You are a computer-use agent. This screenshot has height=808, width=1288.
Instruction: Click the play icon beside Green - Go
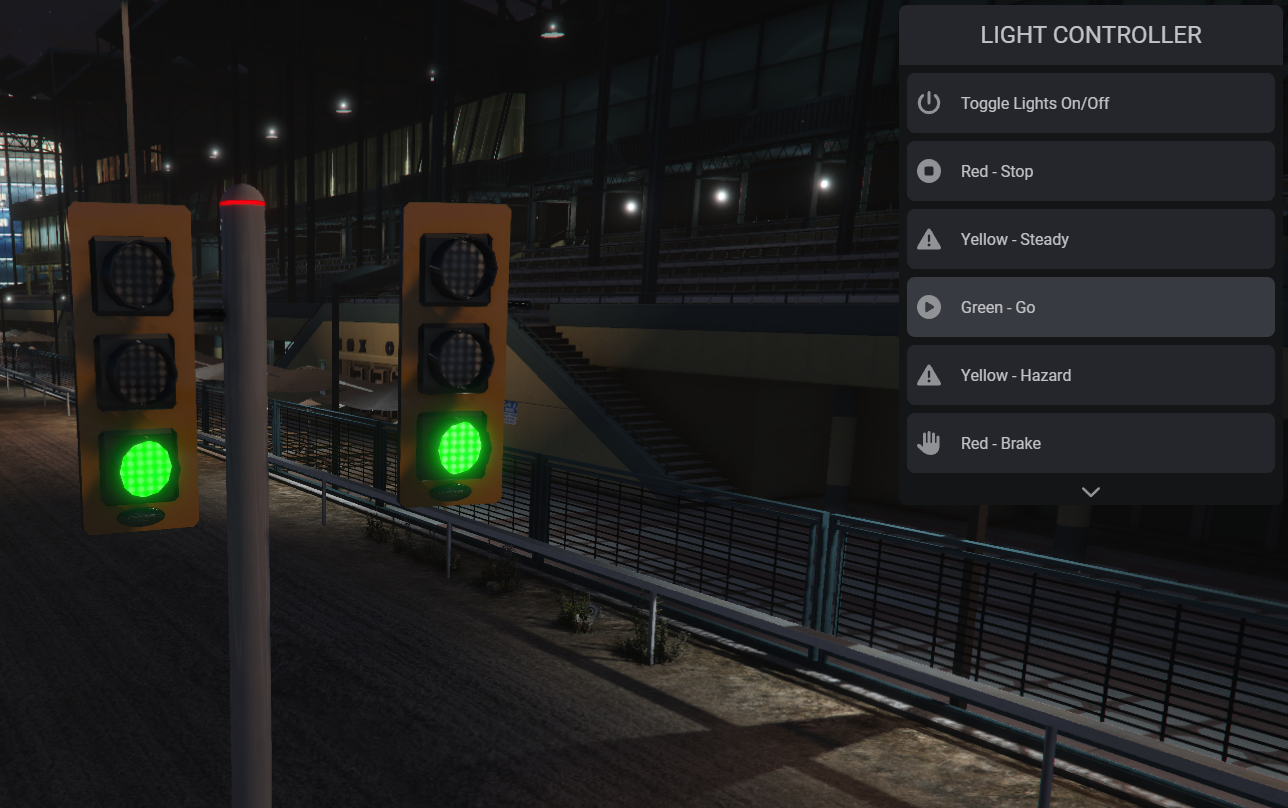click(928, 307)
